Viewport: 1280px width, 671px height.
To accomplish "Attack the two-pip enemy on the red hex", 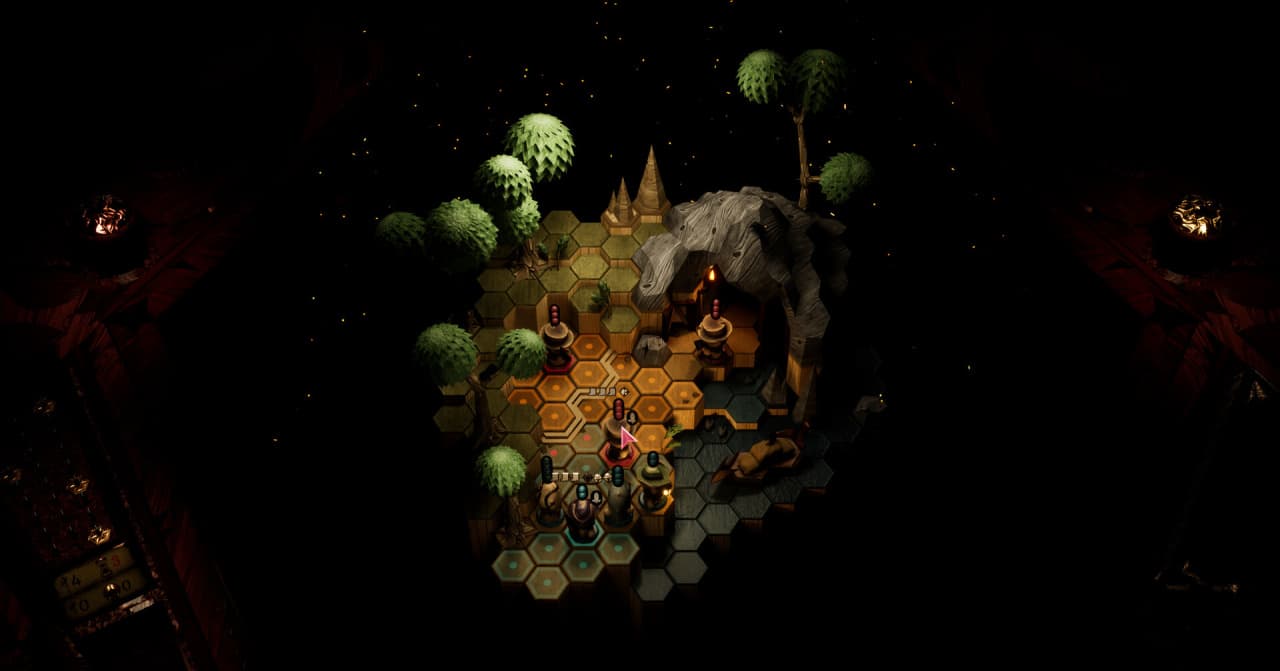I will pos(617,435).
